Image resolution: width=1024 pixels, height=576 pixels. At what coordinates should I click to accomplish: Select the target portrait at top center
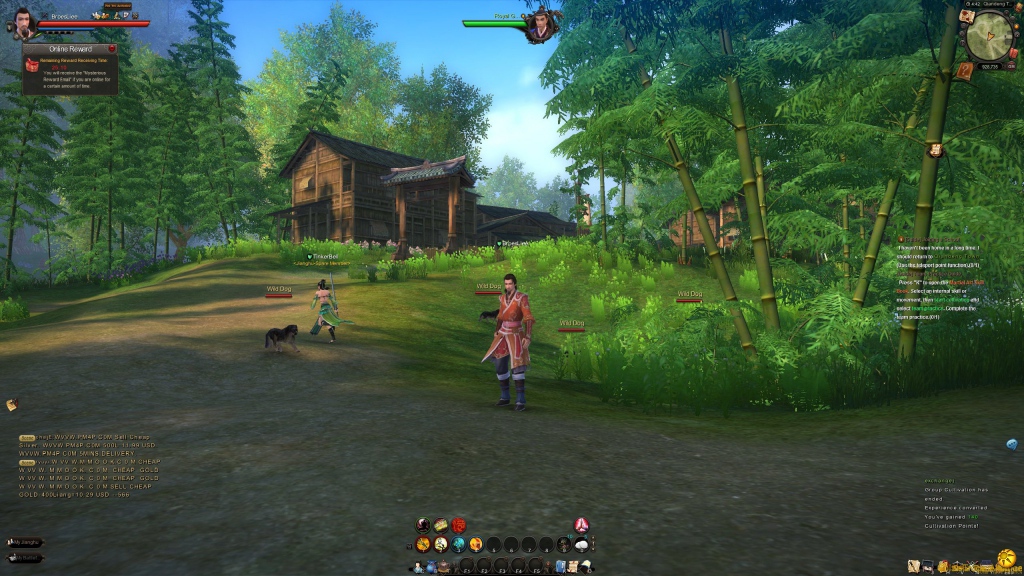tap(543, 24)
